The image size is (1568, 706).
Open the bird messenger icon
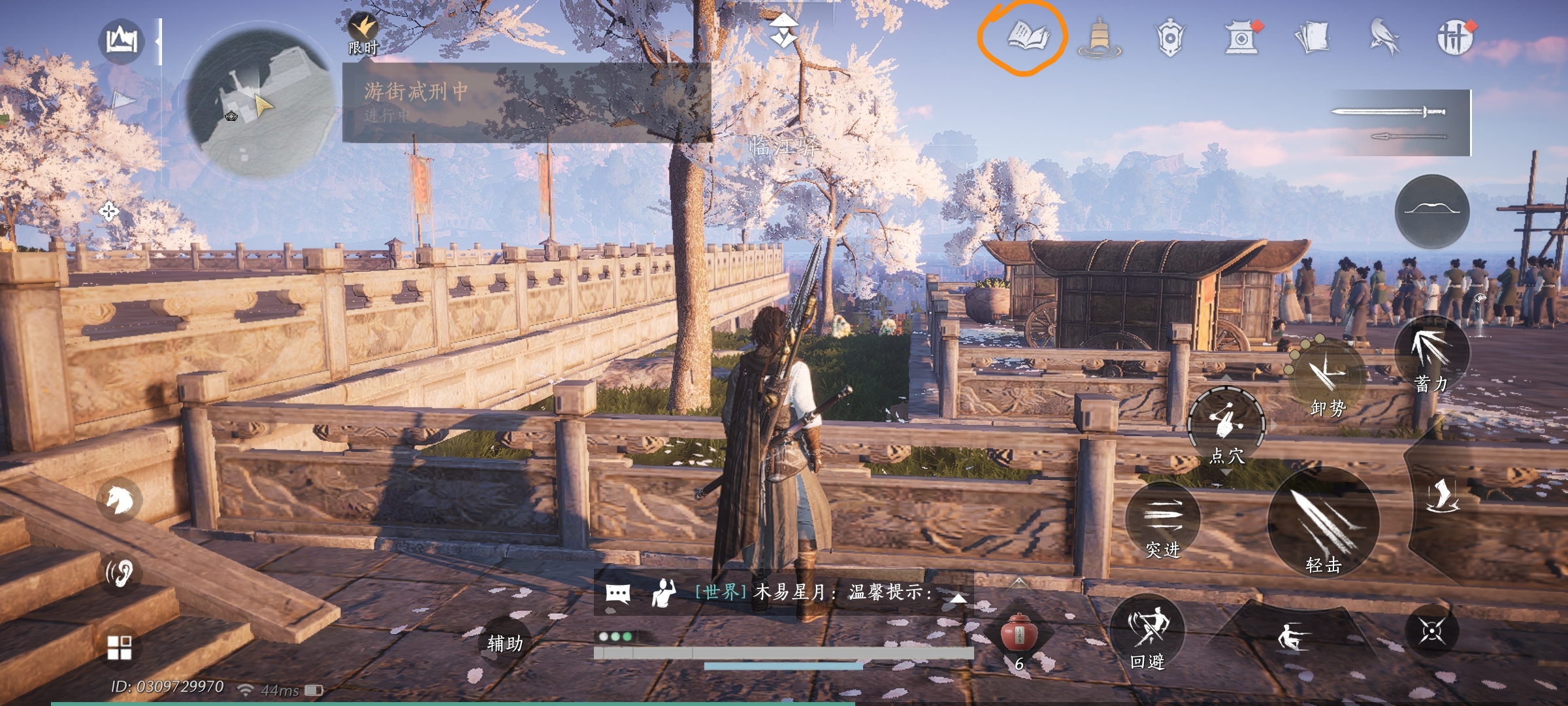1384,36
